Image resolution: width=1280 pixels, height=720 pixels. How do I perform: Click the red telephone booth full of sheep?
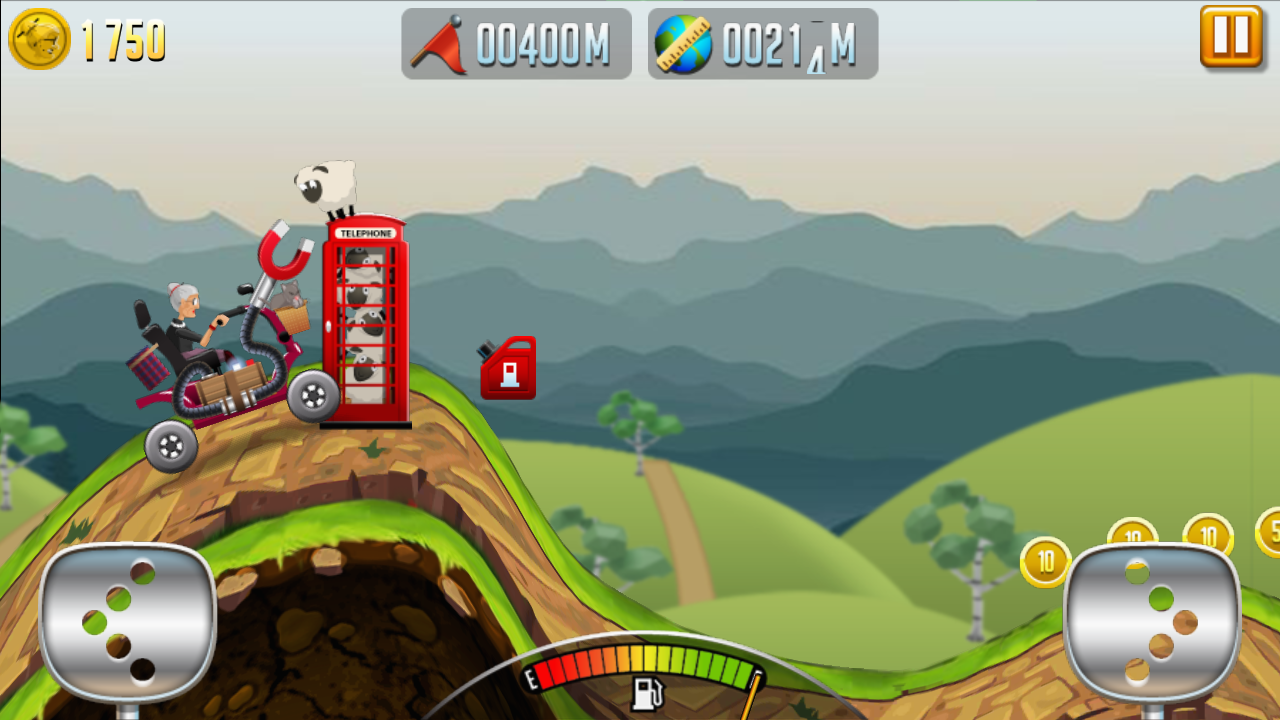coord(366,320)
